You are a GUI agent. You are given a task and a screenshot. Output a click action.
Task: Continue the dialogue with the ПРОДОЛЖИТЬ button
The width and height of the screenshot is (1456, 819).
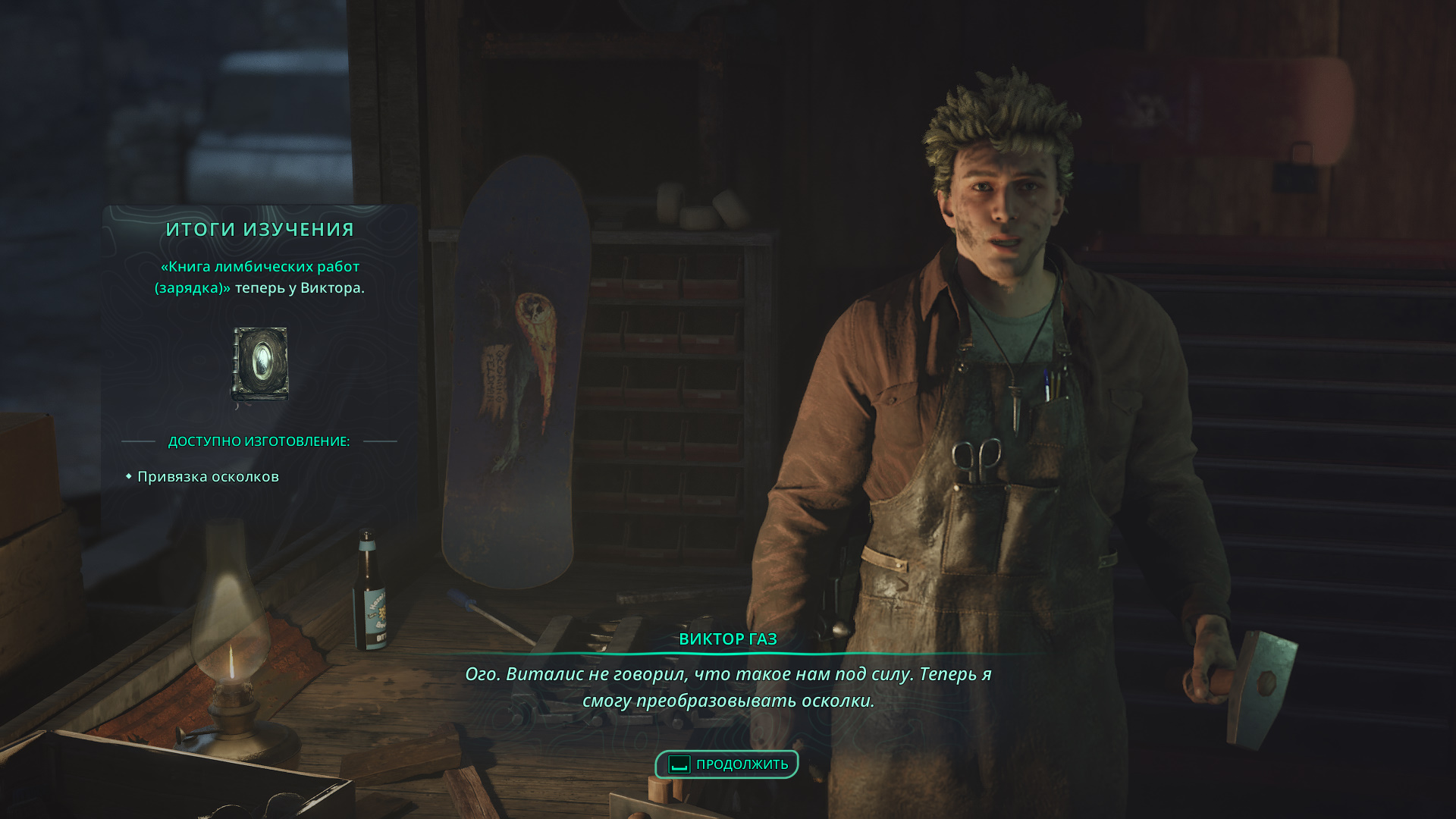(727, 764)
